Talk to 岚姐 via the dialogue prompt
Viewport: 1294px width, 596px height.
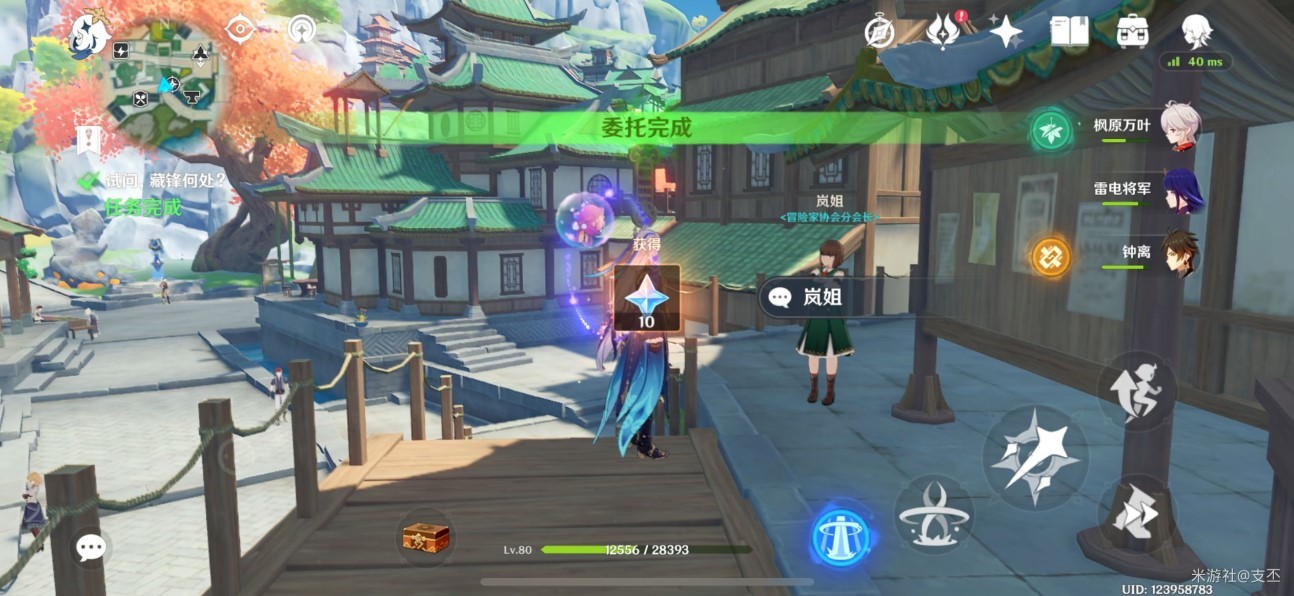[806, 297]
